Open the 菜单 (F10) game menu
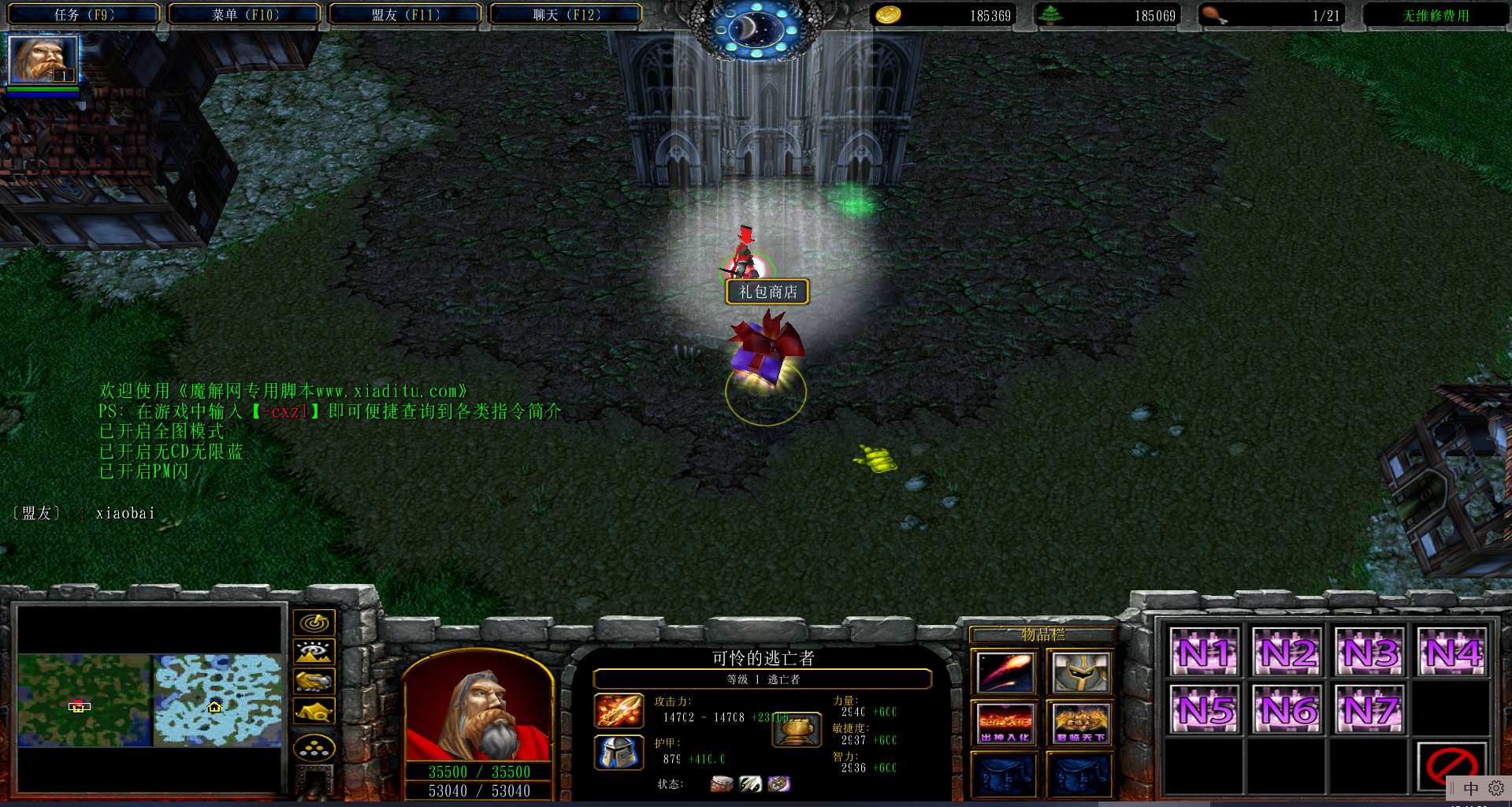 pyautogui.click(x=245, y=15)
